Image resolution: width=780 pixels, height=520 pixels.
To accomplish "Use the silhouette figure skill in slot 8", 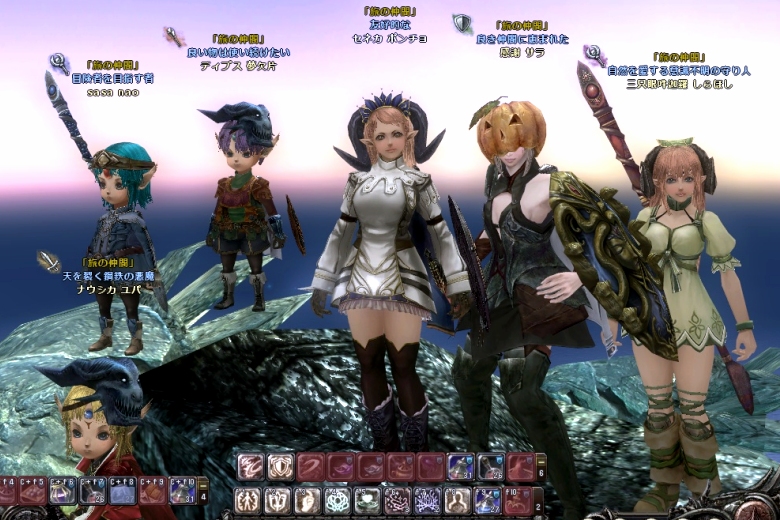I will click(457, 500).
